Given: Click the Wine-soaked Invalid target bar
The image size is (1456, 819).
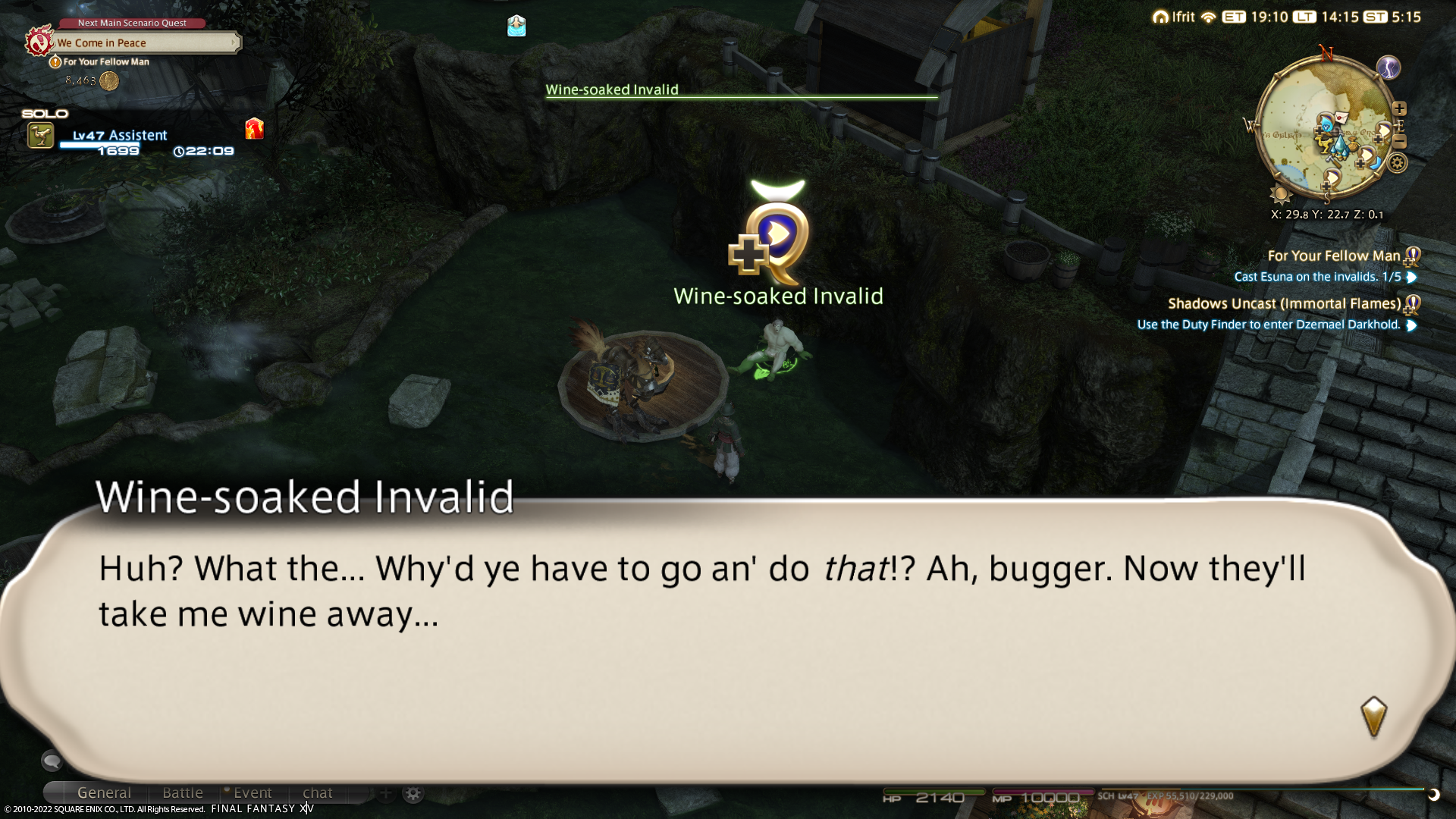Looking at the screenshot, I should click(x=741, y=90).
